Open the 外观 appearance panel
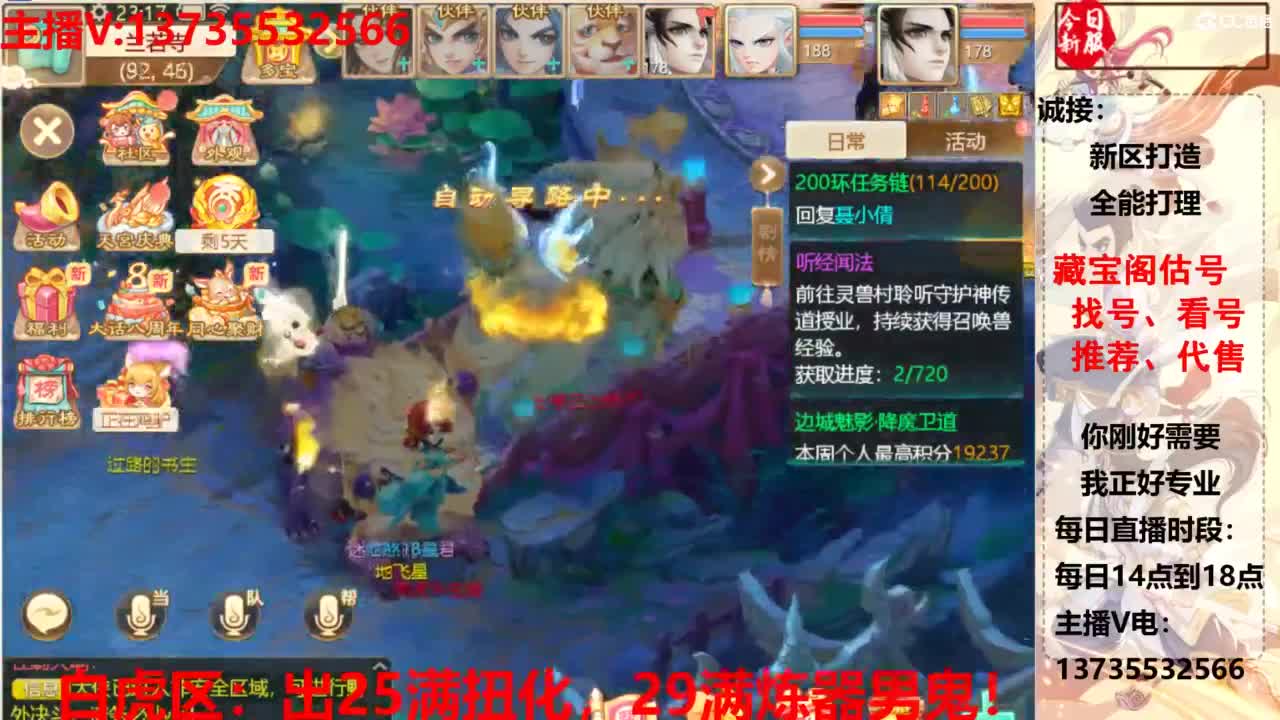Image resolution: width=1280 pixels, height=720 pixels. [x=222, y=130]
